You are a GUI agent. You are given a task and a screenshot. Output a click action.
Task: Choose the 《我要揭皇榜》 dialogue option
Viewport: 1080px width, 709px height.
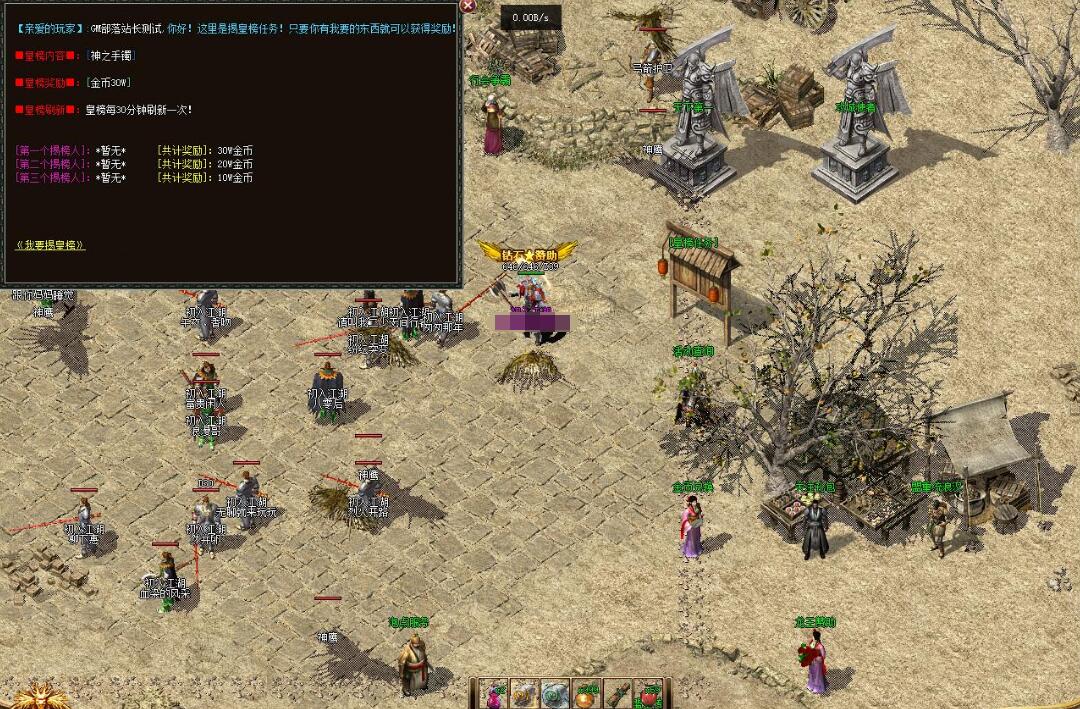(x=51, y=245)
